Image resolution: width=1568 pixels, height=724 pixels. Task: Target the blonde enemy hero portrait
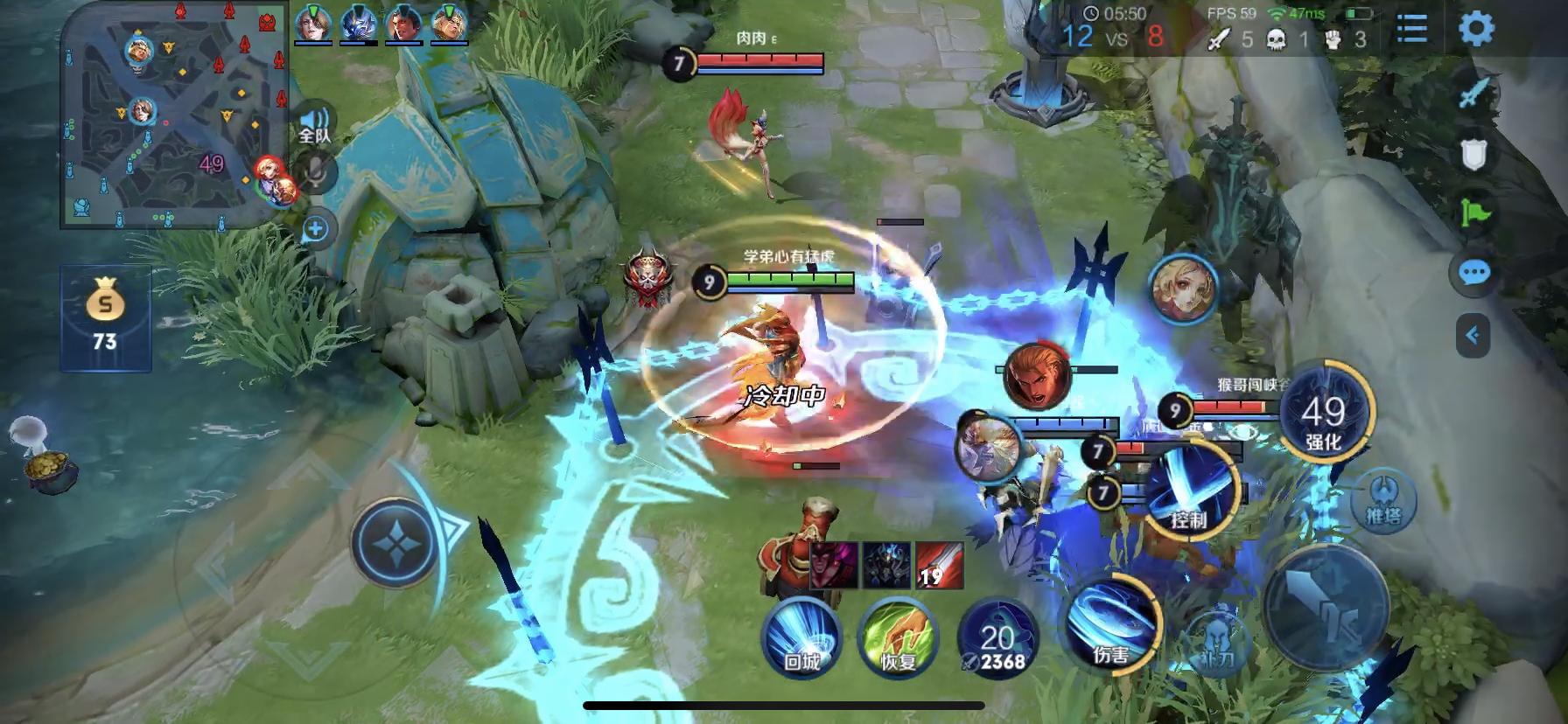click(x=1183, y=289)
